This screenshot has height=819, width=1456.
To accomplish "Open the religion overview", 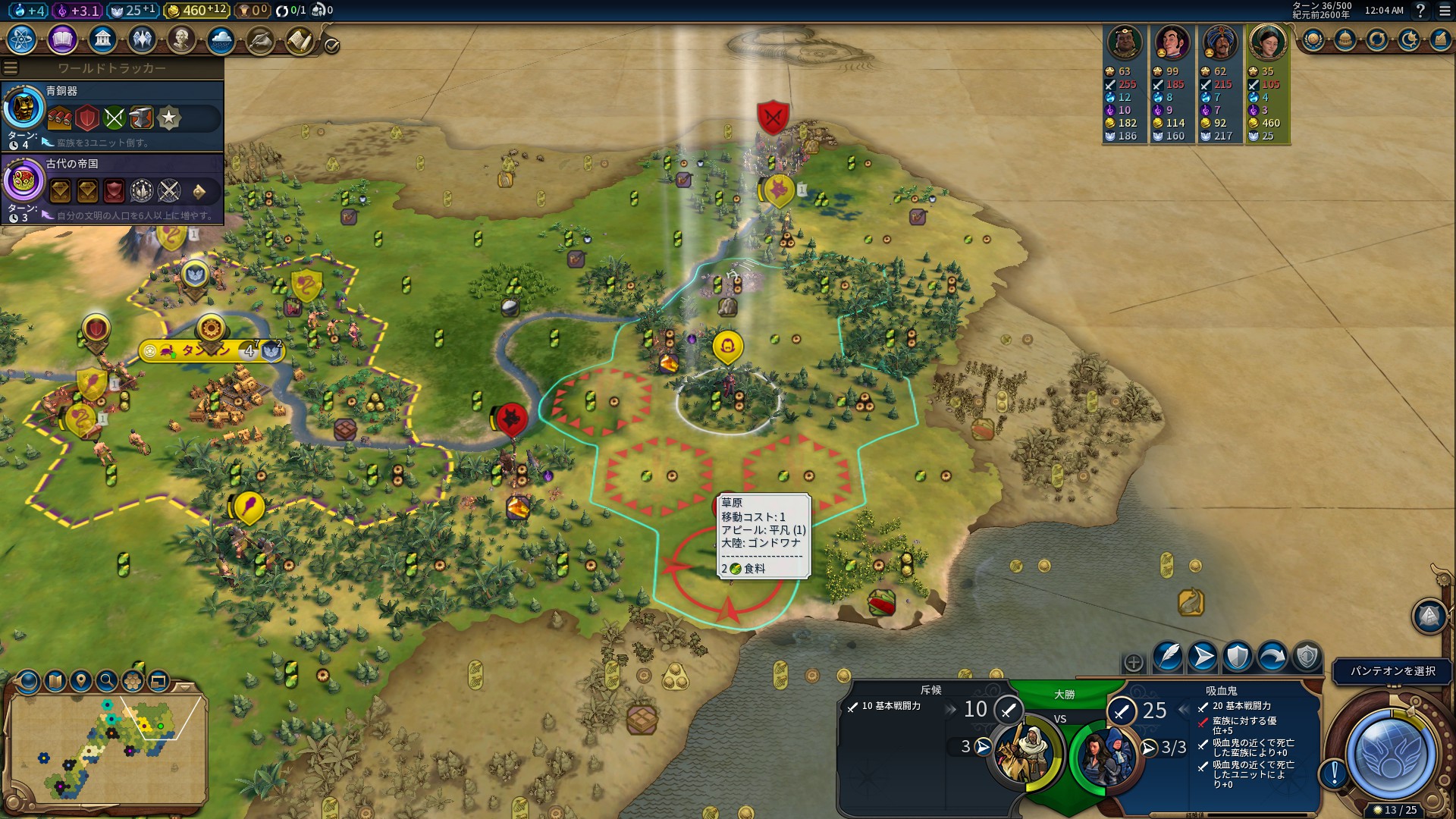I will (143, 40).
